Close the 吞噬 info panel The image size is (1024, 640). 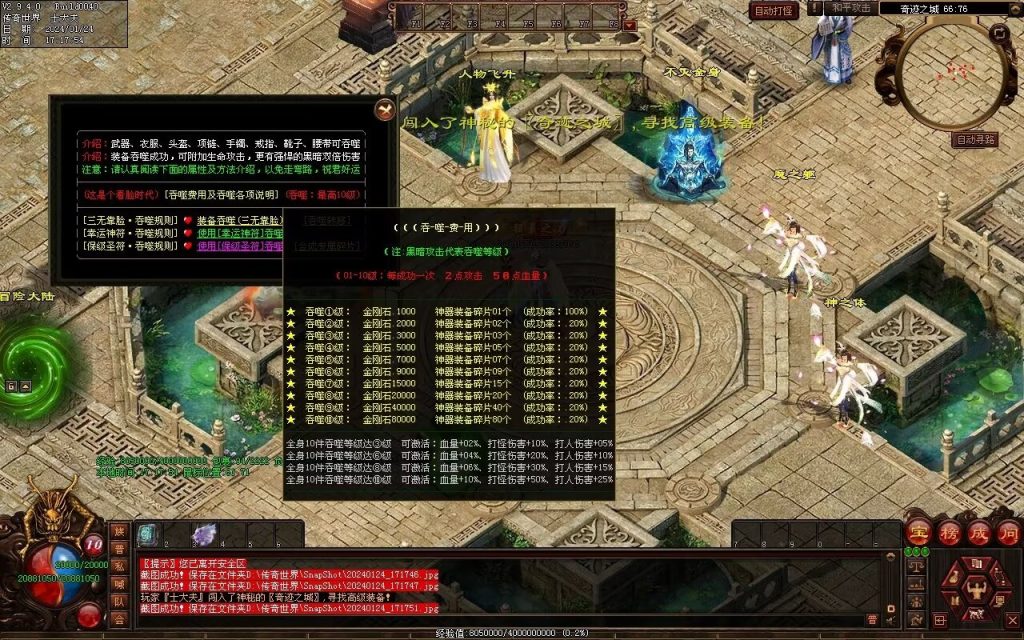click(383, 110)
